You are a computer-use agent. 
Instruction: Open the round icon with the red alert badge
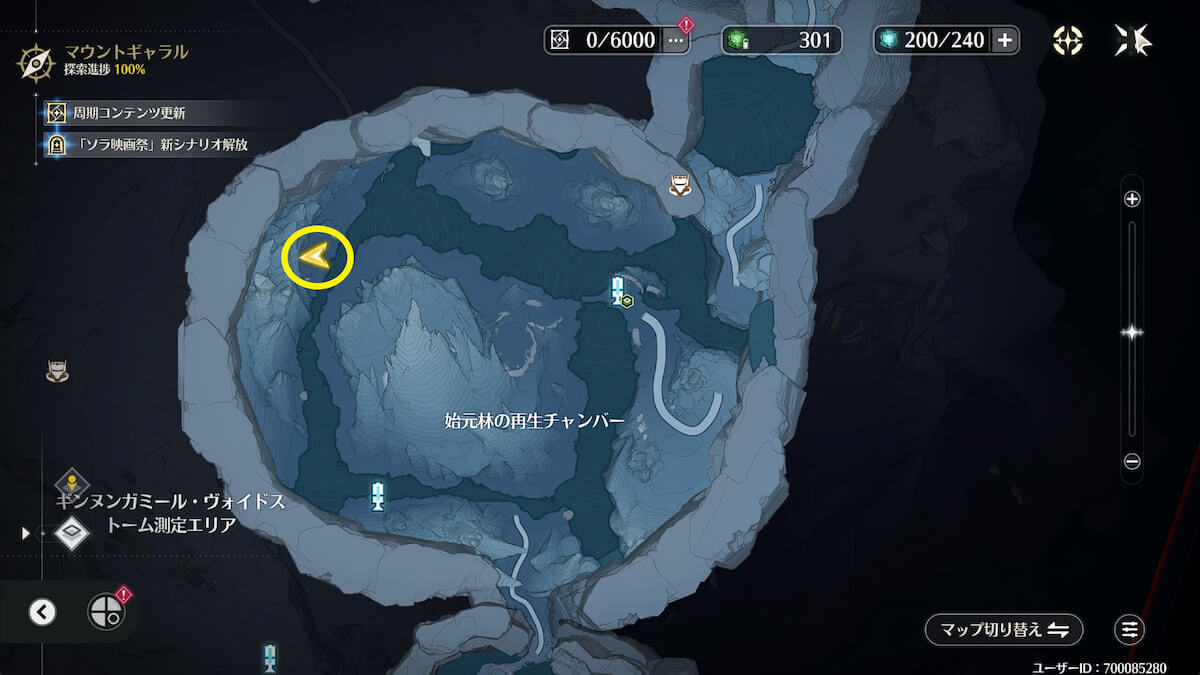(x=107, y=611)
